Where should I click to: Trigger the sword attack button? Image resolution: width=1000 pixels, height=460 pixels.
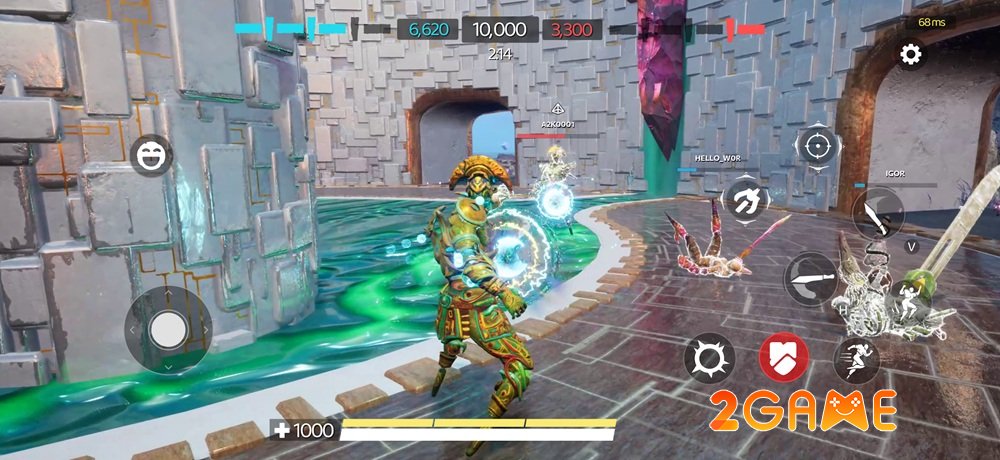click(x=877, y=213)
